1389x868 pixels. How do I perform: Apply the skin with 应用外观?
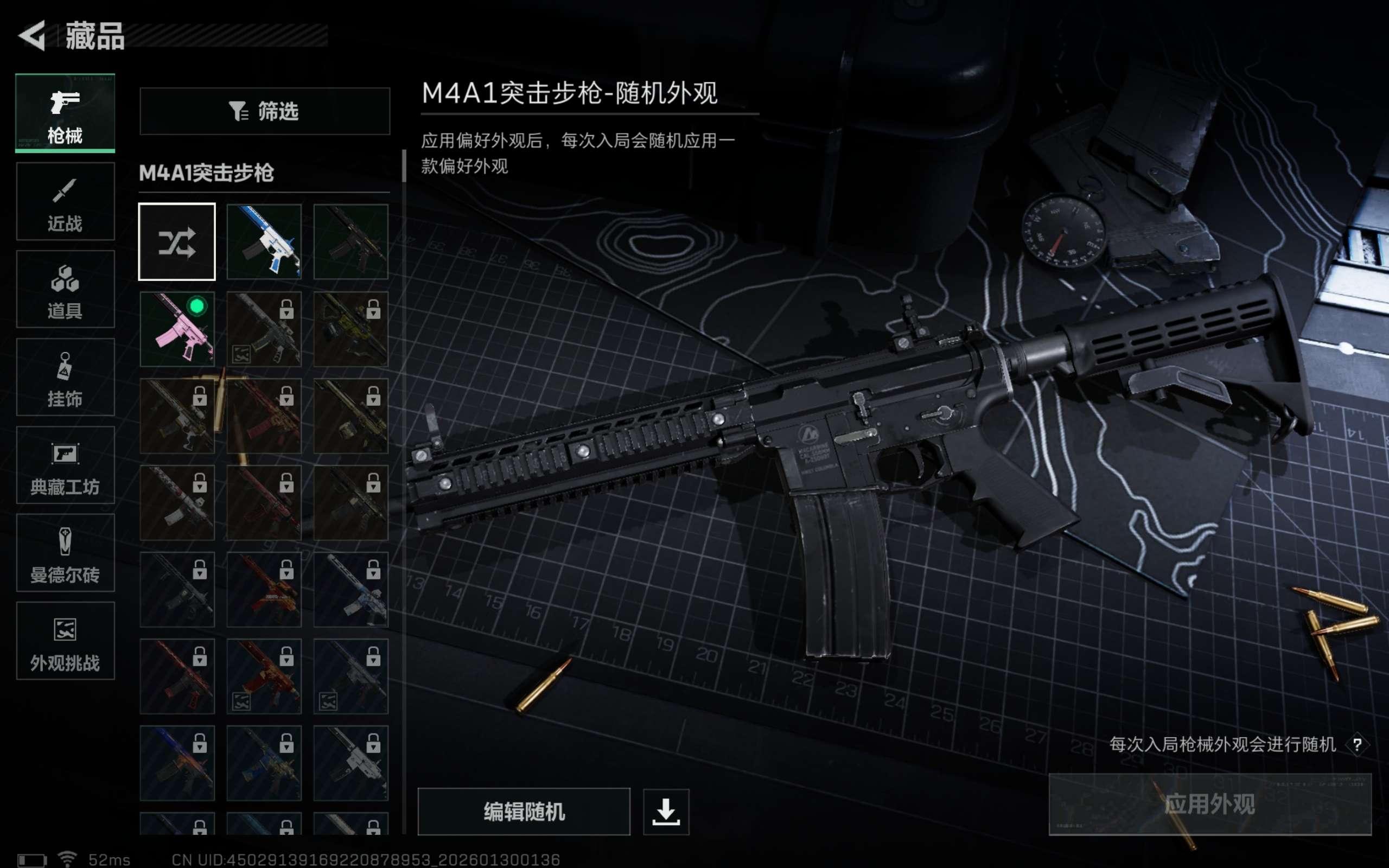[x=1209, y=803]
